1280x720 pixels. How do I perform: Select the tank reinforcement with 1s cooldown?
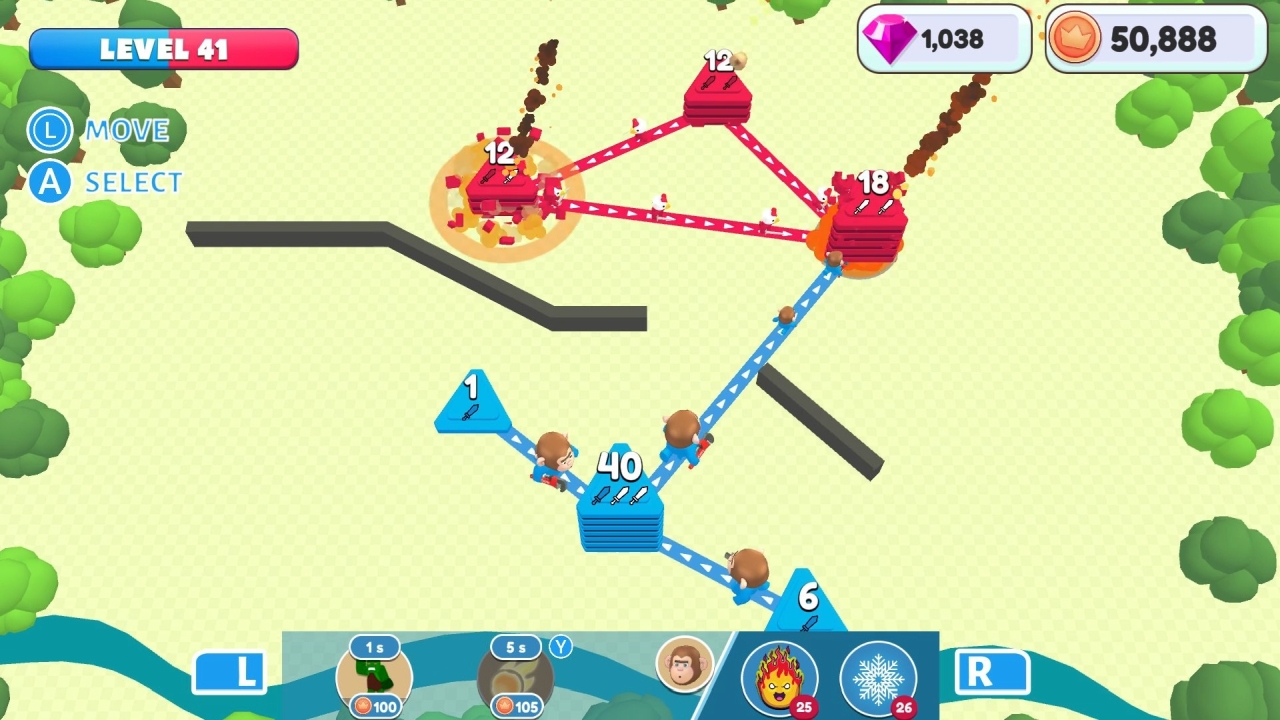coord(373,678)
